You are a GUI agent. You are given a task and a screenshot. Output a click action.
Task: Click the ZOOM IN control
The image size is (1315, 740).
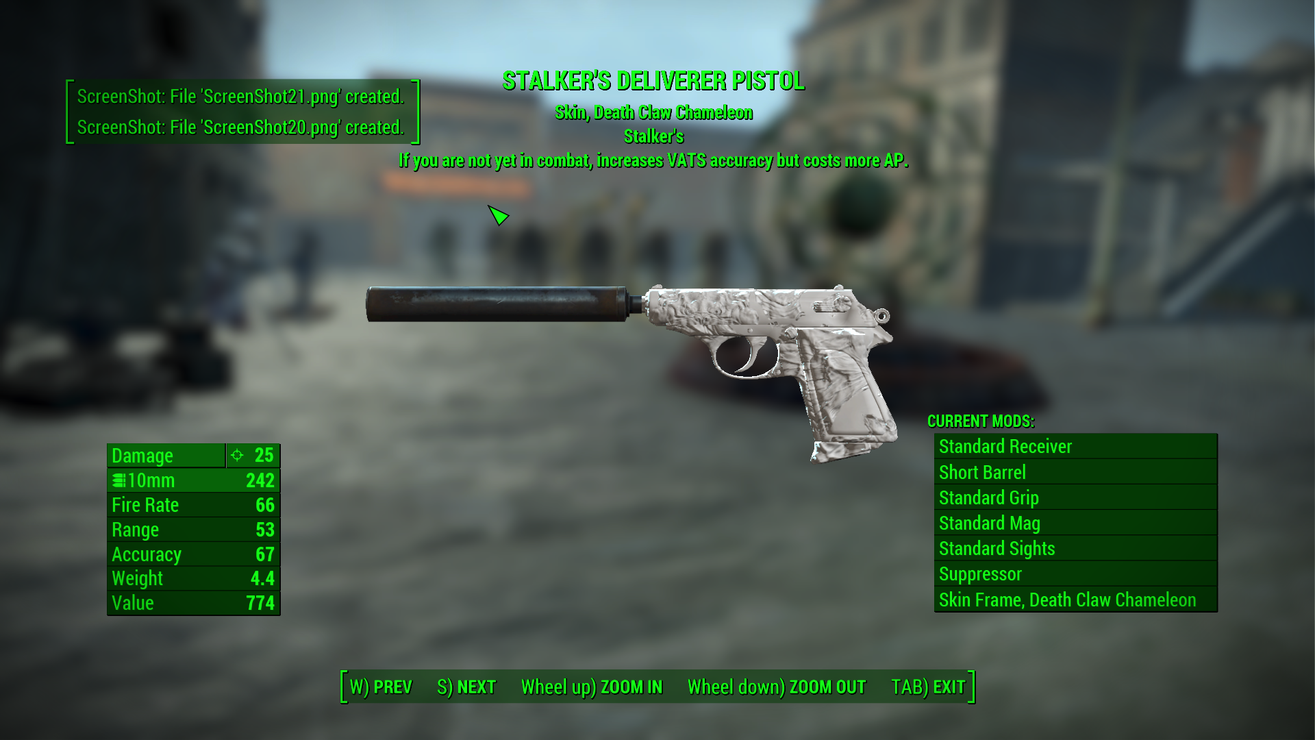591,687
